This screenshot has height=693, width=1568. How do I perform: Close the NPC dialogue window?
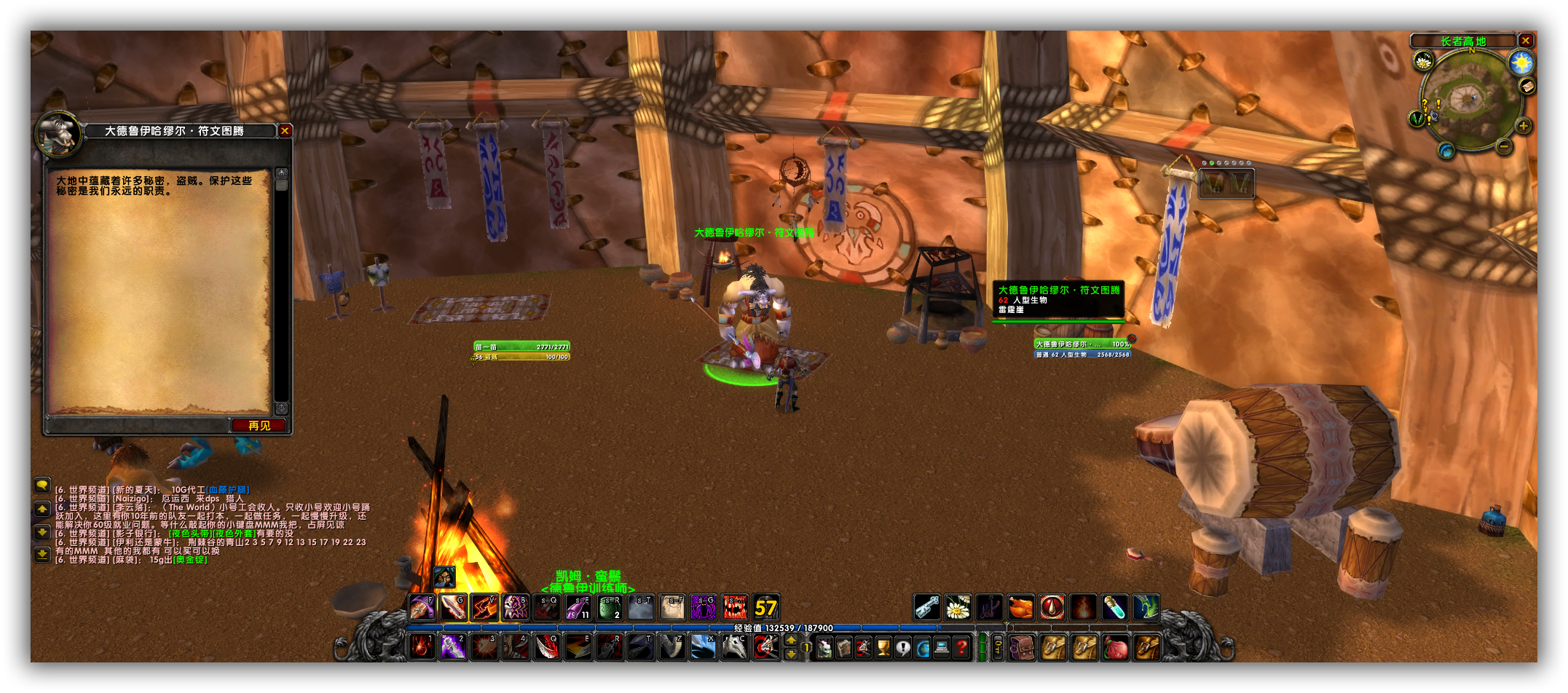click(x=285, y=131)
